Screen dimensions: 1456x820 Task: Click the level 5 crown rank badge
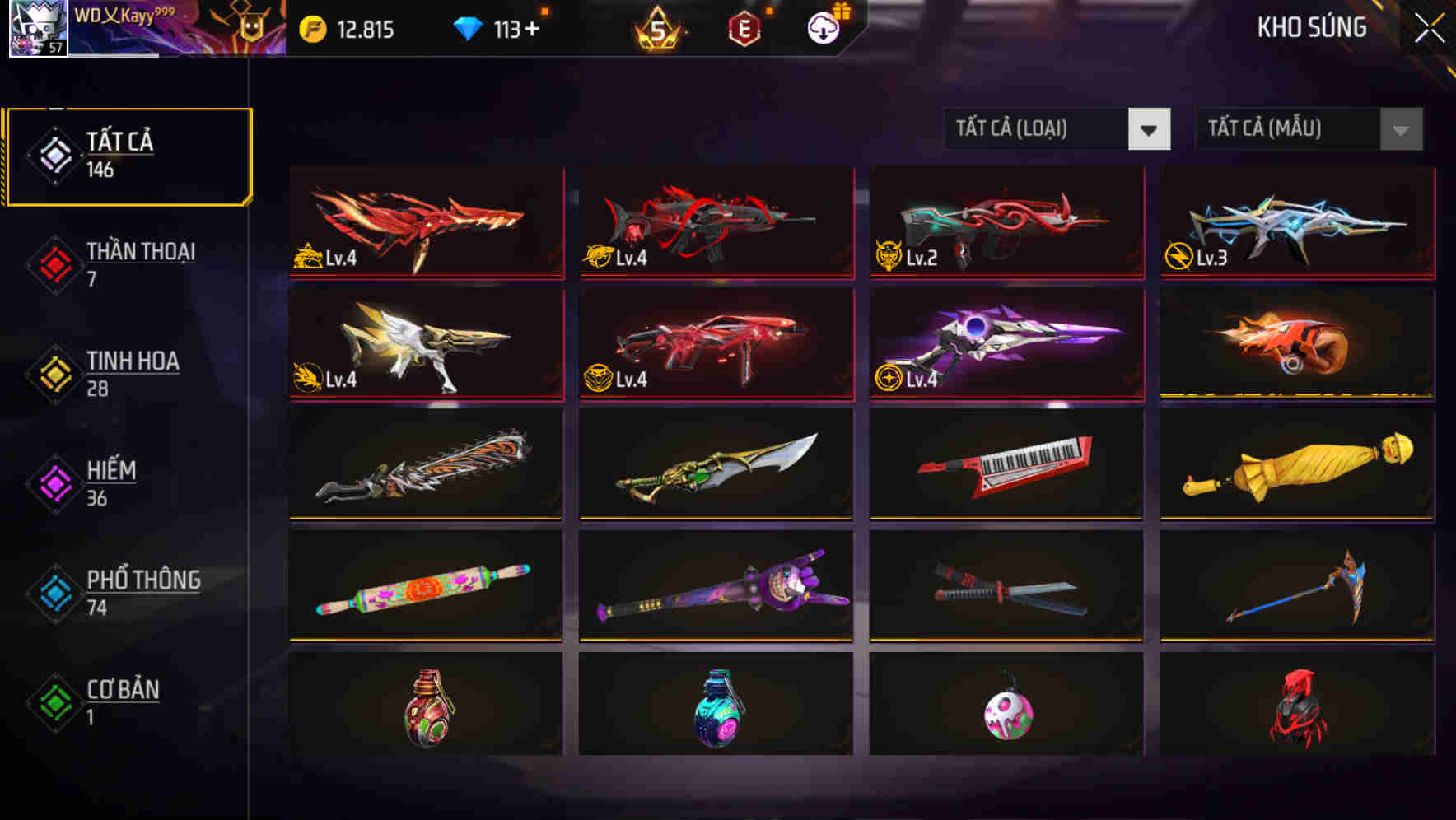click(x=656, y=29)
